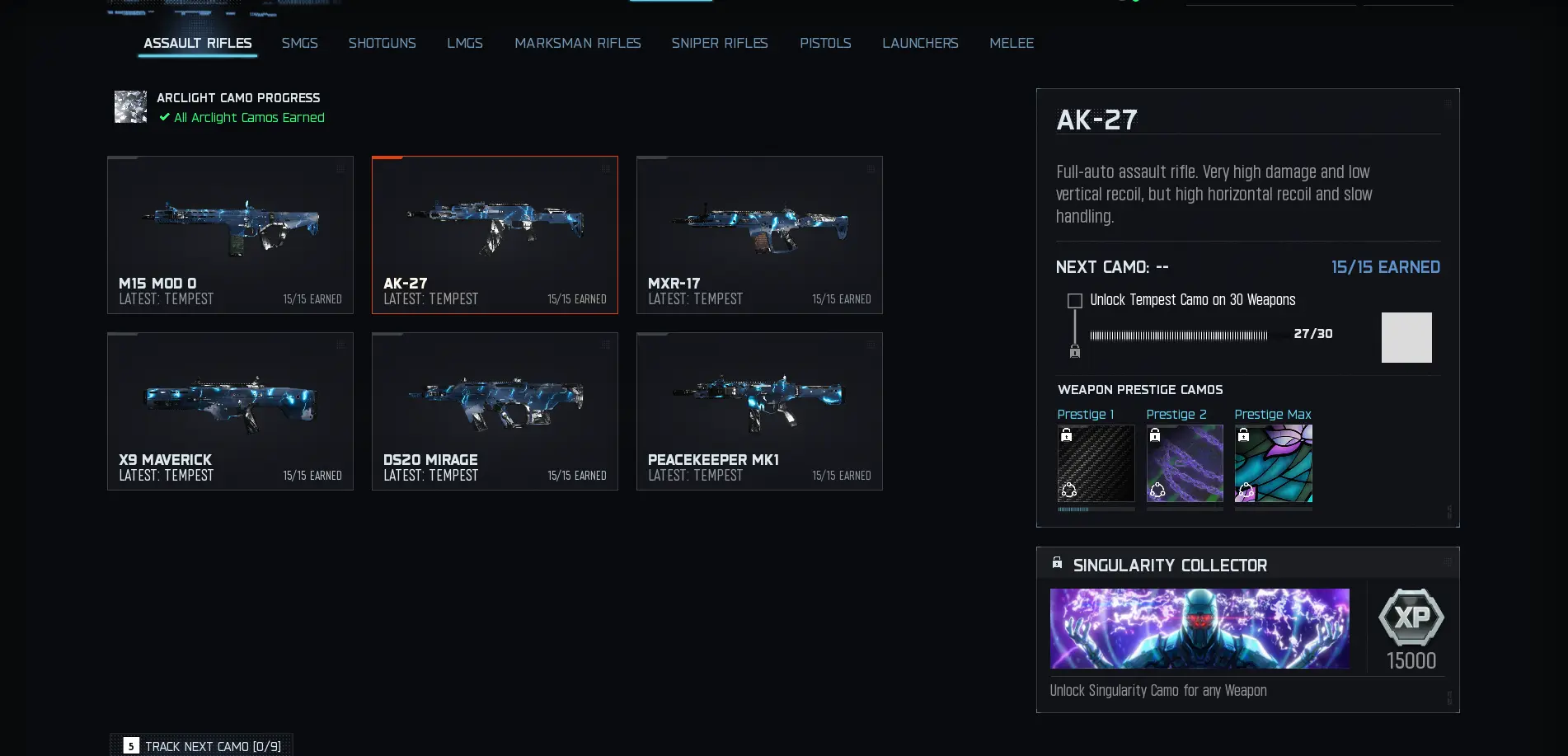Click the Arclight camo progress icon
This screenshot has height=756, width=1568.
click(130, 106)
